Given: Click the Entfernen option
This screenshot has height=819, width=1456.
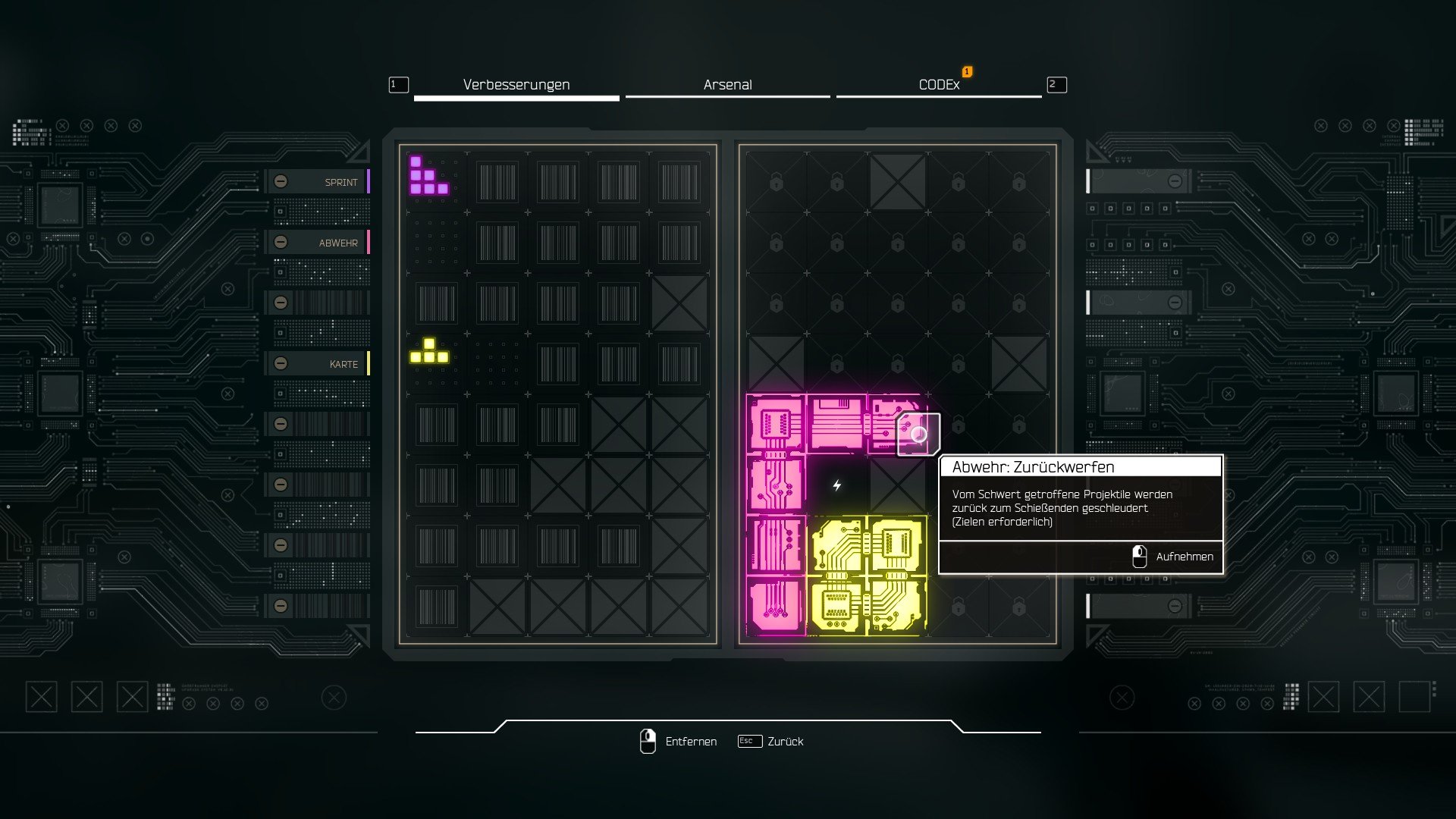Looking at the screenshot, I should tap(679, 742).
